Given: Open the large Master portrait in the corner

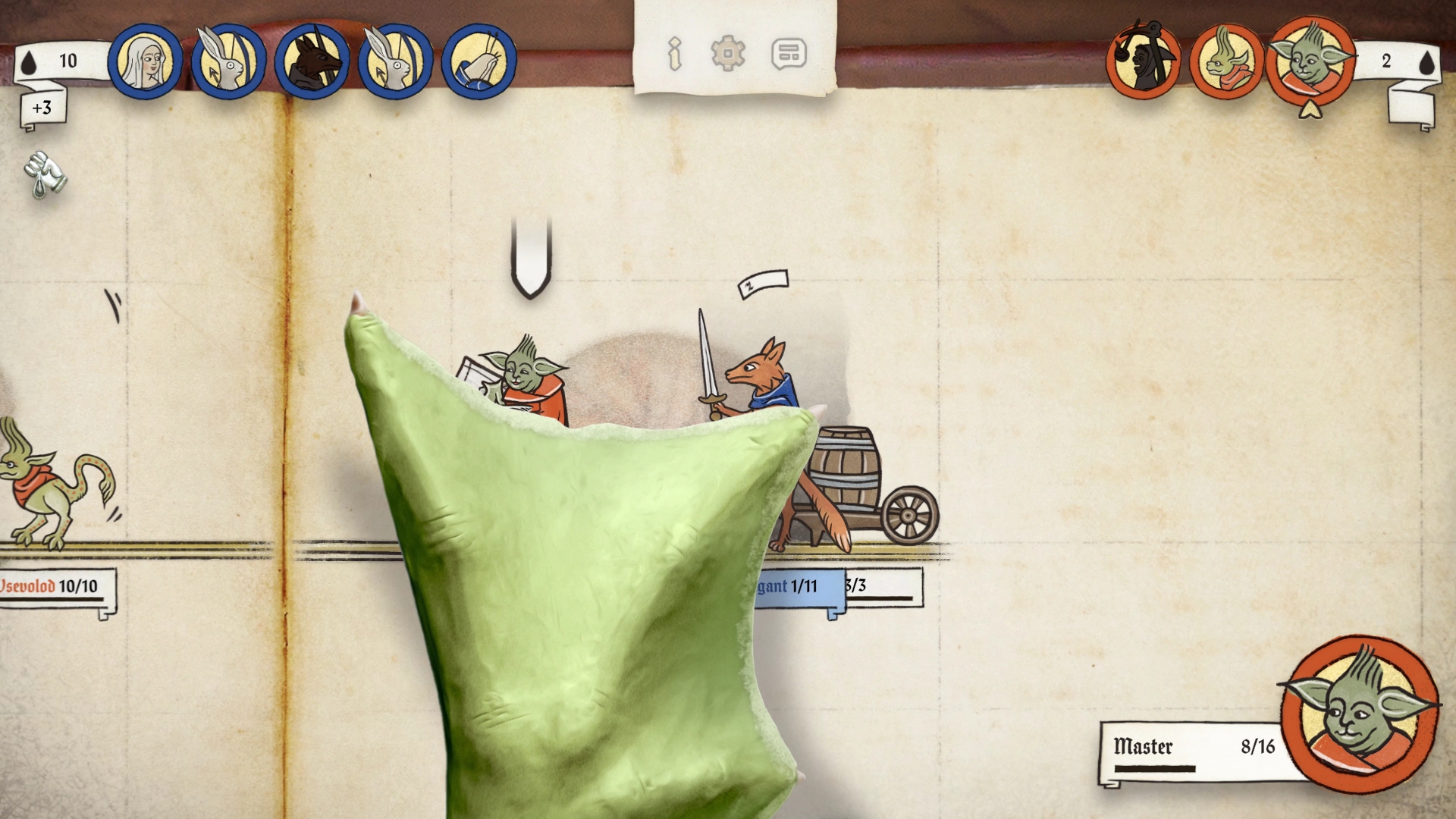Looking at the screenshot, I should click(x=1360, y=714).
